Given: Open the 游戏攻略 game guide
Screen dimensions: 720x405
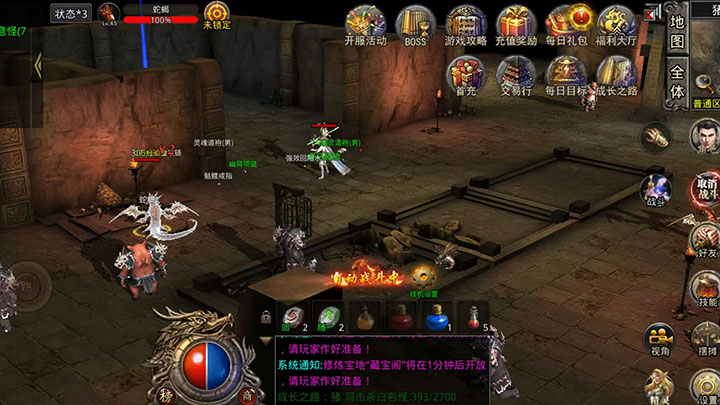Looking at the screenshot, I should pos(466,25).
